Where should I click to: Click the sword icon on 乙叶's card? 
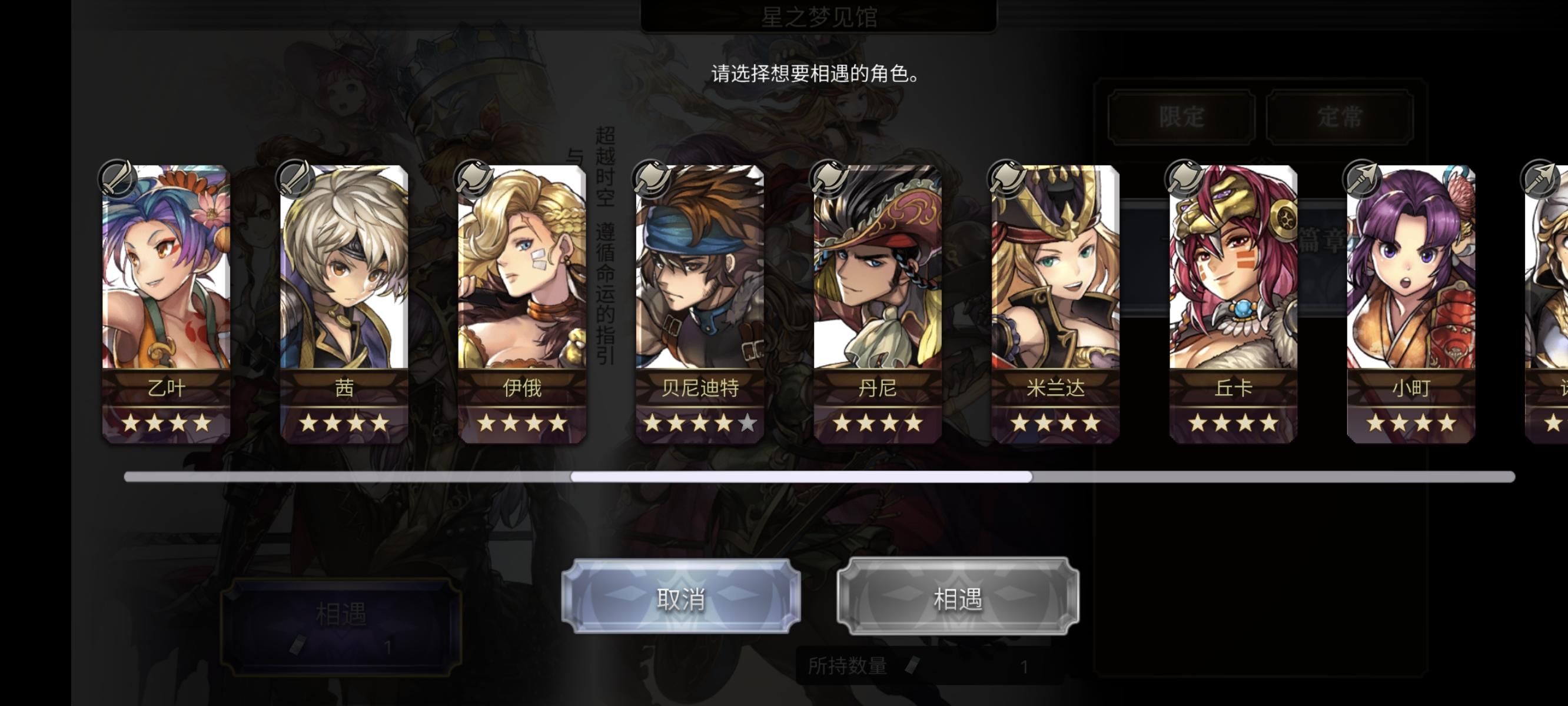[x=119, y=177]
